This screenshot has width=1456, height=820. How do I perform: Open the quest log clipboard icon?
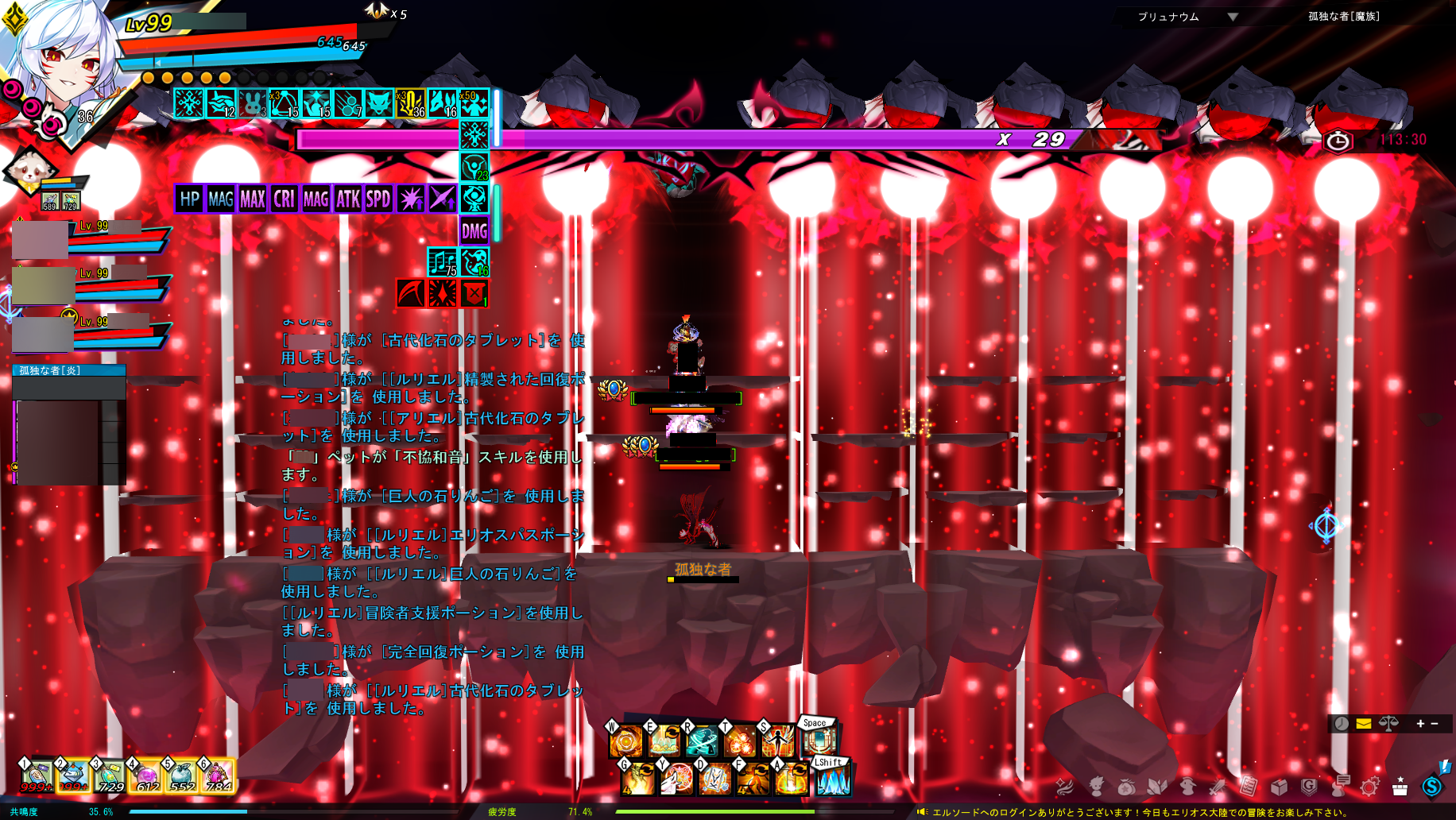pos(1248,787)
